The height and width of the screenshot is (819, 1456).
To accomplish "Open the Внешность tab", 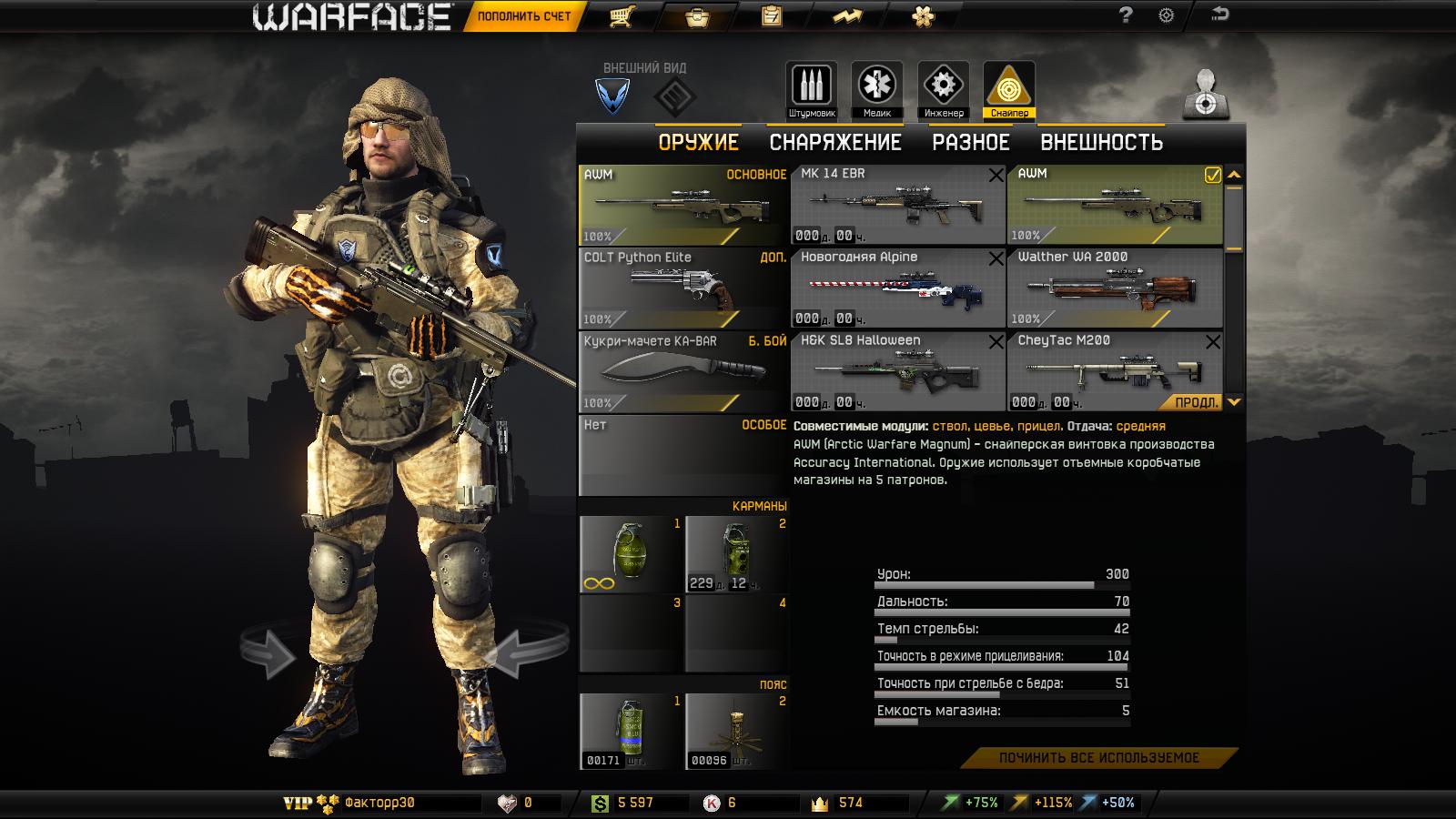I will coord(1101,143).
